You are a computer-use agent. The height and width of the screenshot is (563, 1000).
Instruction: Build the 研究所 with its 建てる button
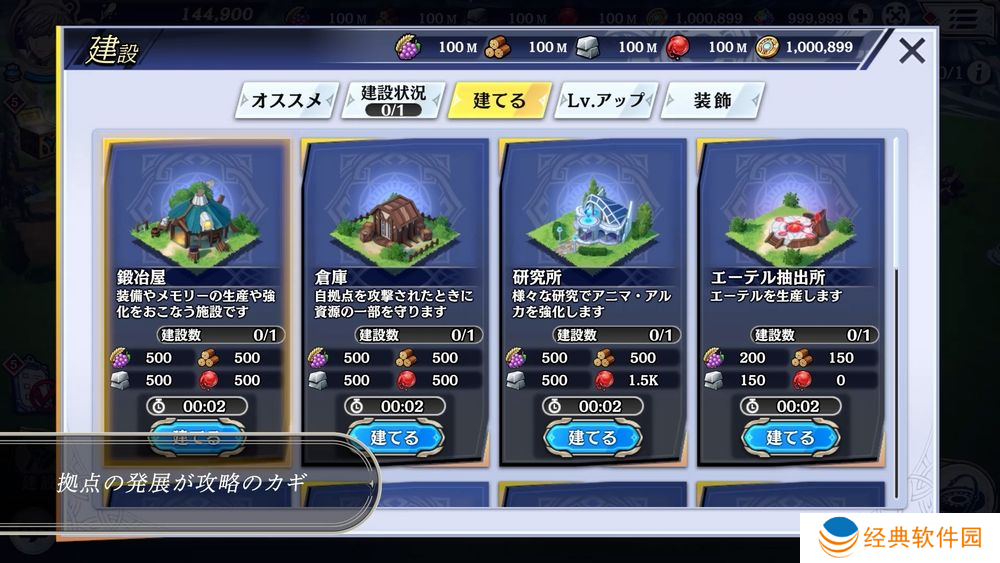pos(592,437)
